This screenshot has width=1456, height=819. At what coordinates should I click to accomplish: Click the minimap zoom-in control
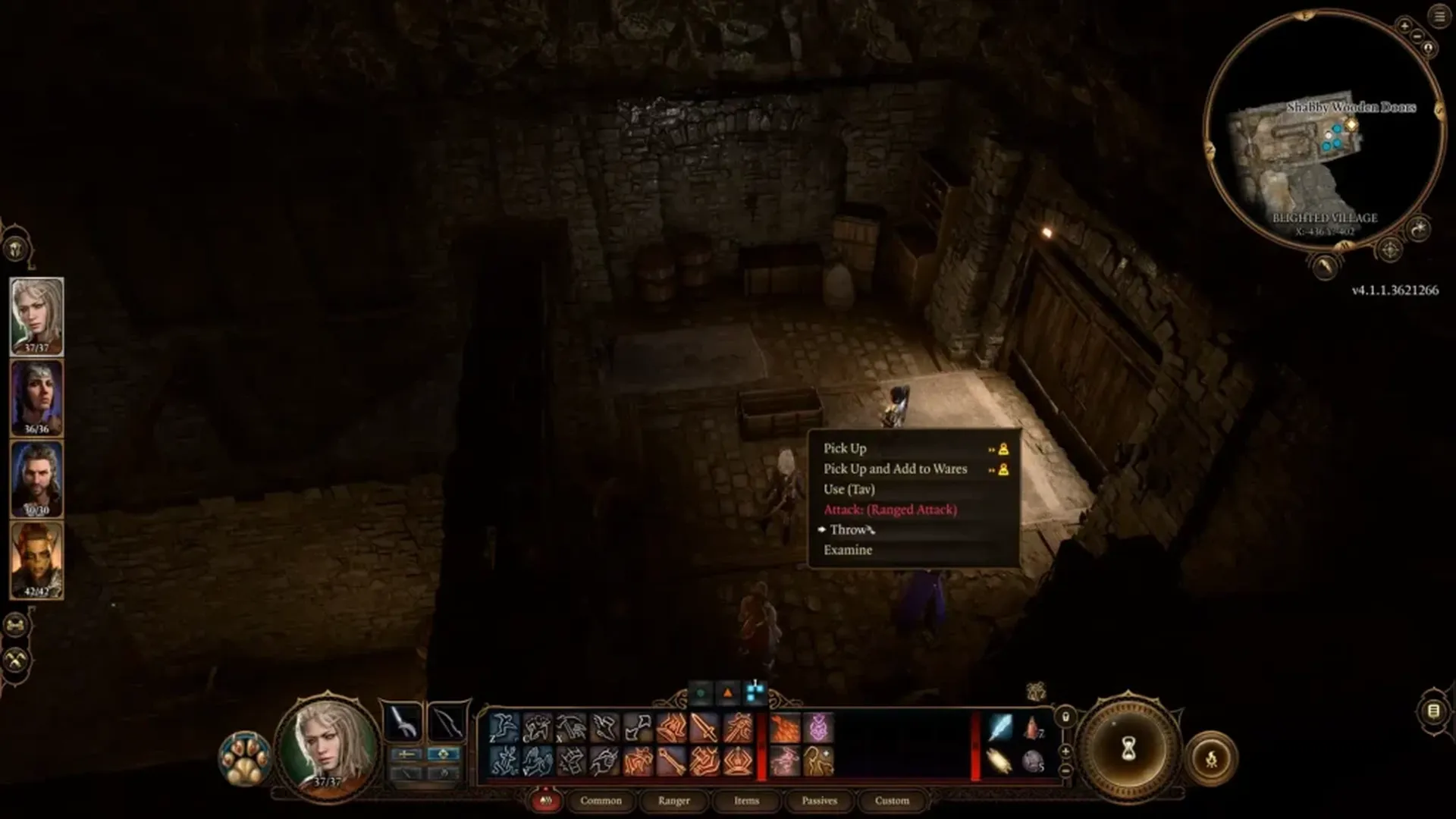(x=1405, y=25)
